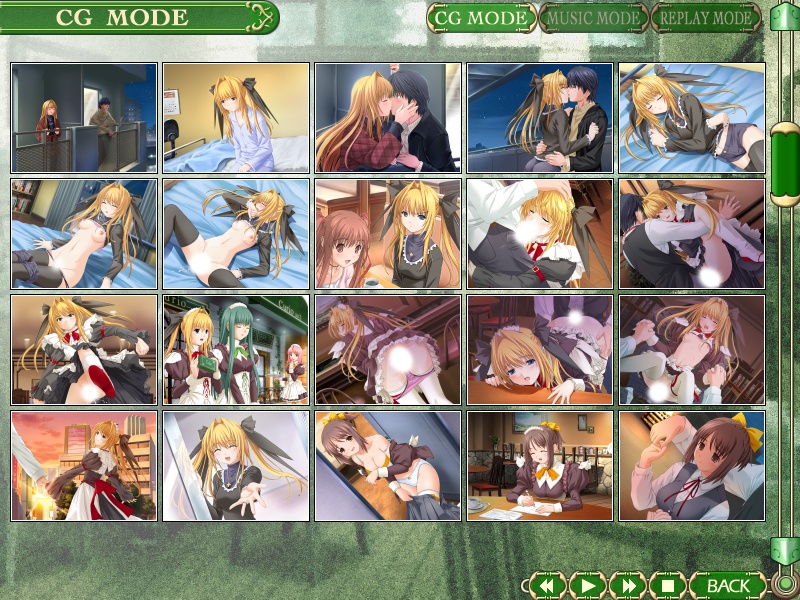Click the scrollbar's down arrow
The image size is (800, 600).
click(x=785, y=551)
